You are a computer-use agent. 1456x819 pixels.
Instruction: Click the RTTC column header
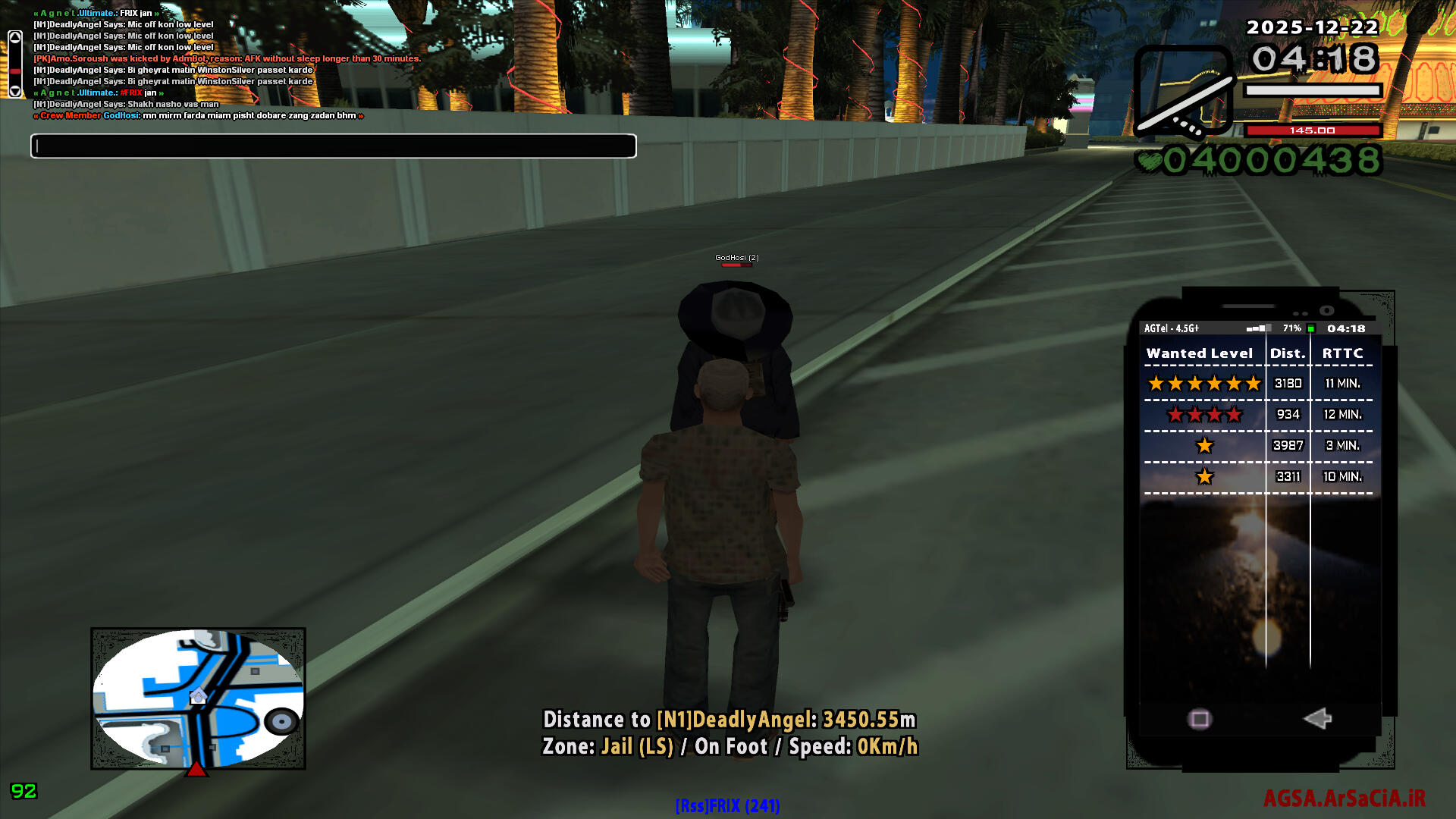1342,353
